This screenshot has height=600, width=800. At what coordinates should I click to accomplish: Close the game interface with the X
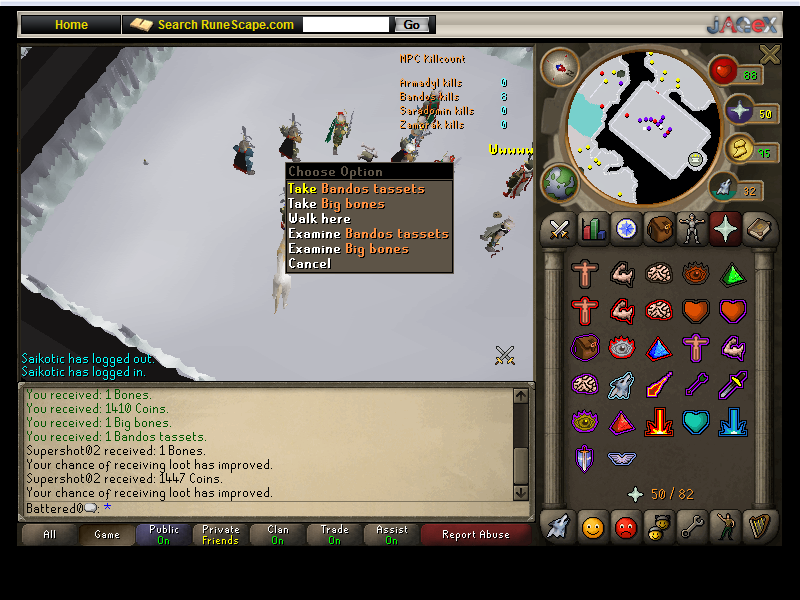tap(769, 55)
